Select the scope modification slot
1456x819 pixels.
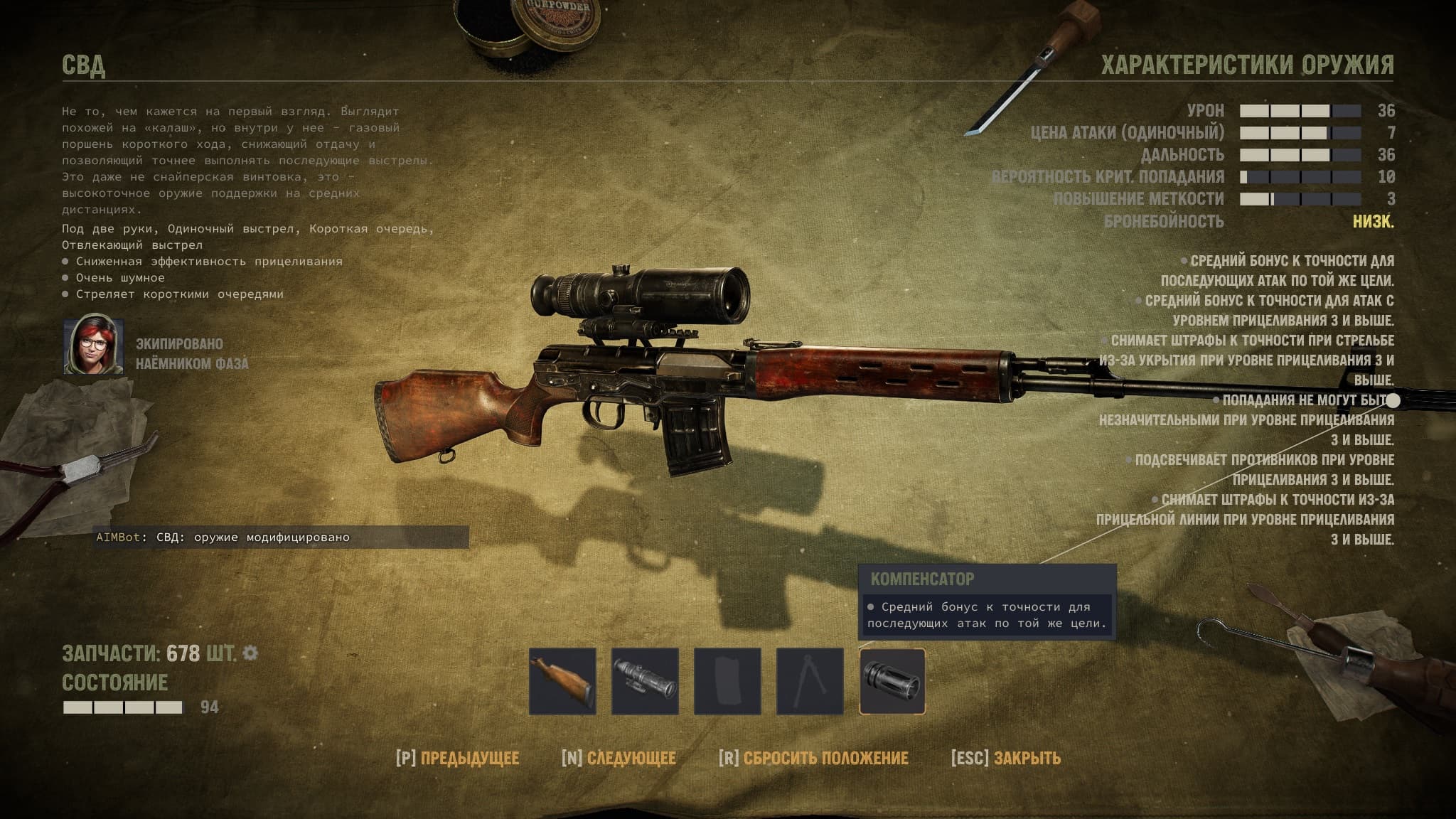(x=645, y=681)
